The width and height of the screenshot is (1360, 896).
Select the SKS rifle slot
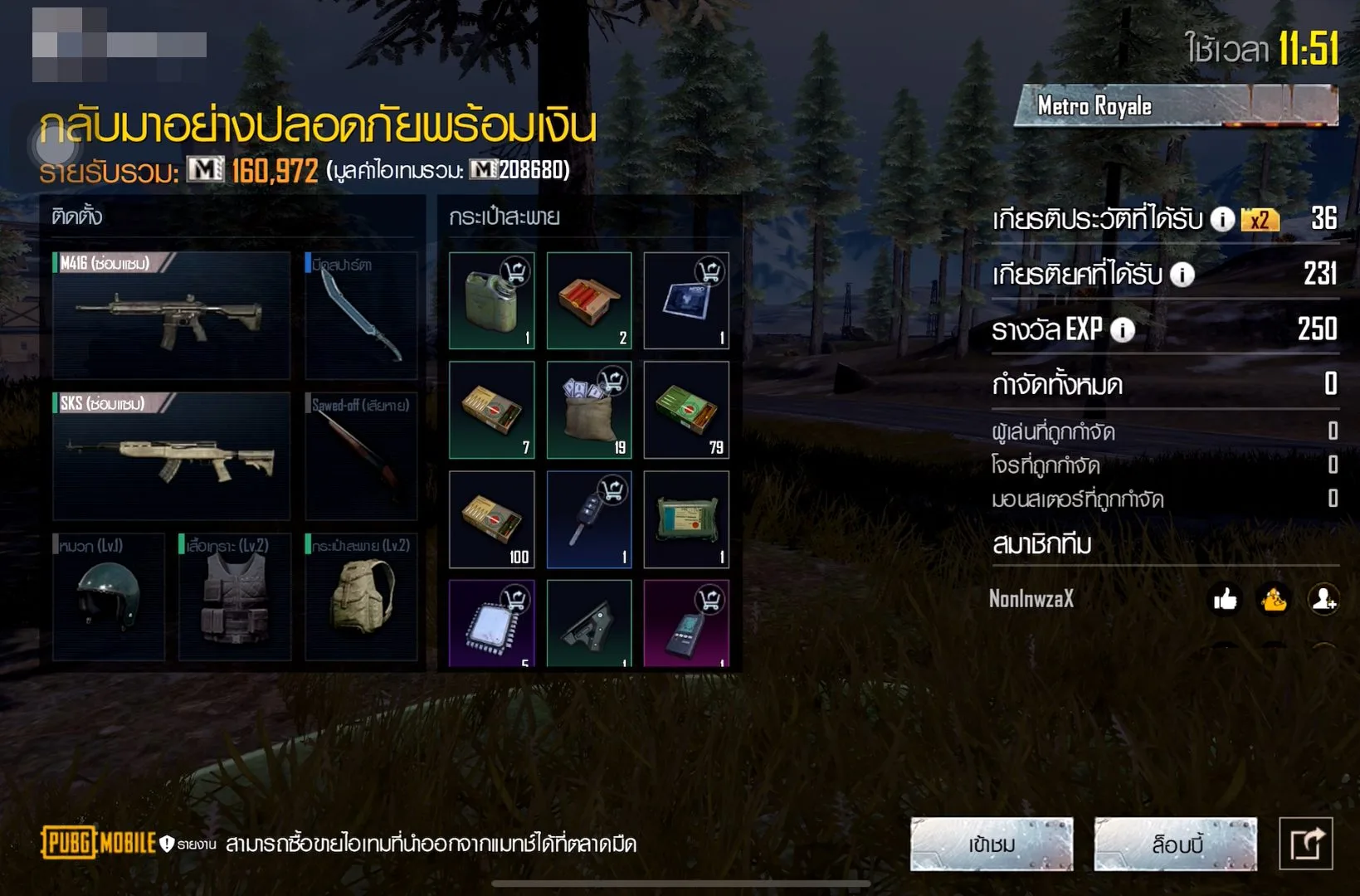[x=171, y=456]
